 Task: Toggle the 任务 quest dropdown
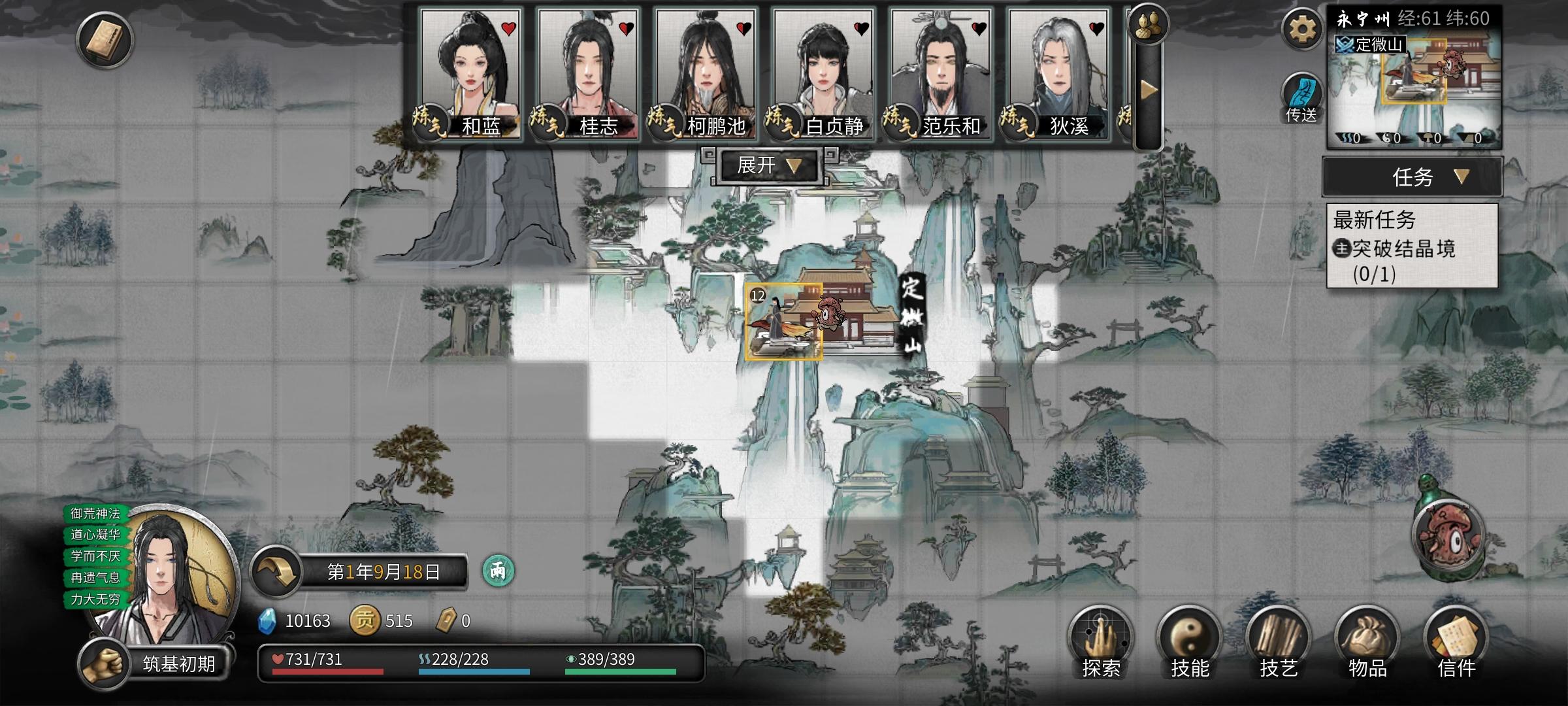(1413, 176)
